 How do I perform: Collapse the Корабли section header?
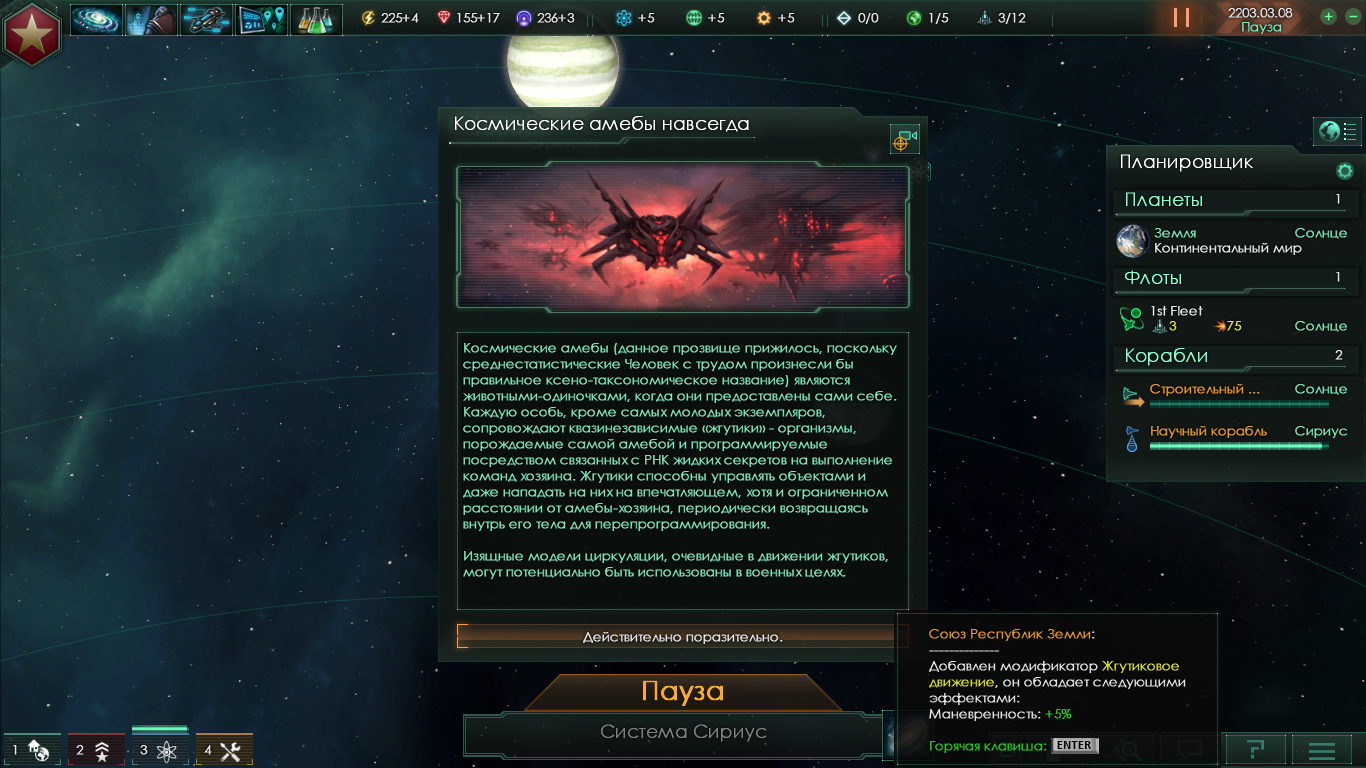(1230, 357)
